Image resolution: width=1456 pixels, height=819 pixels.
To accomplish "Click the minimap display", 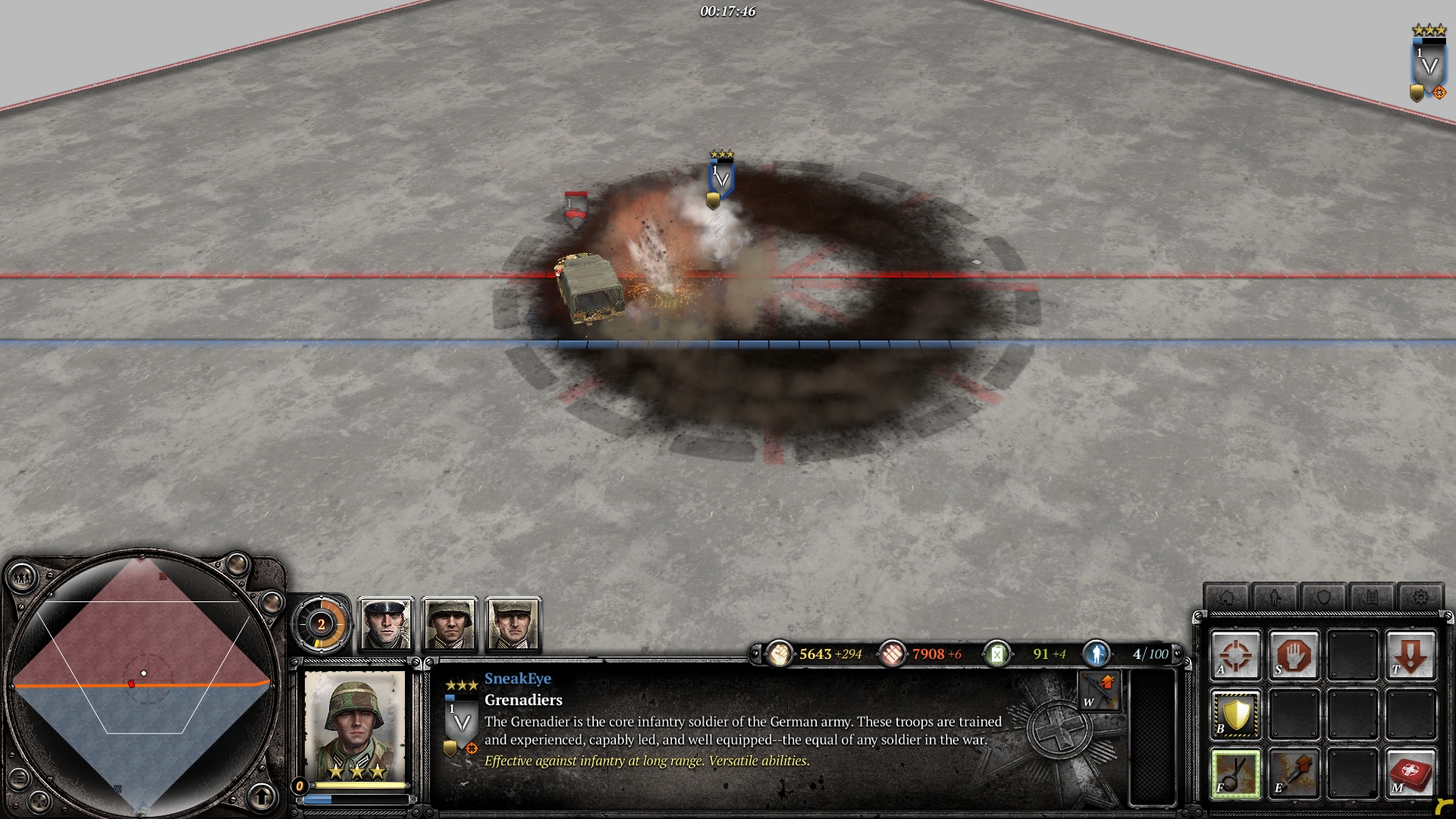I will (143, 684).
